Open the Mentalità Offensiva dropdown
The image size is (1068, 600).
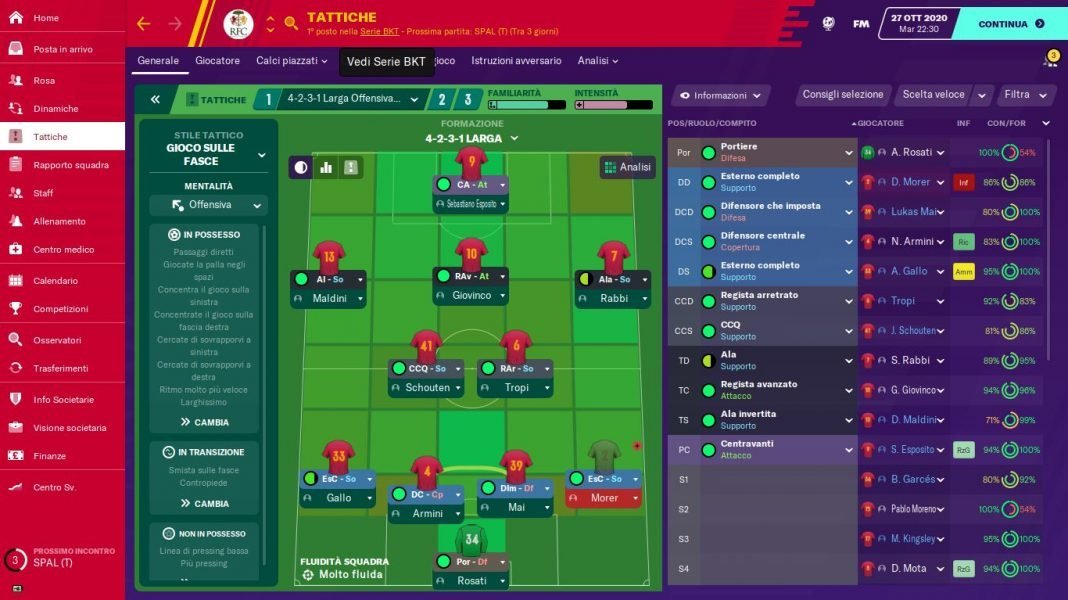pos(209,206)
